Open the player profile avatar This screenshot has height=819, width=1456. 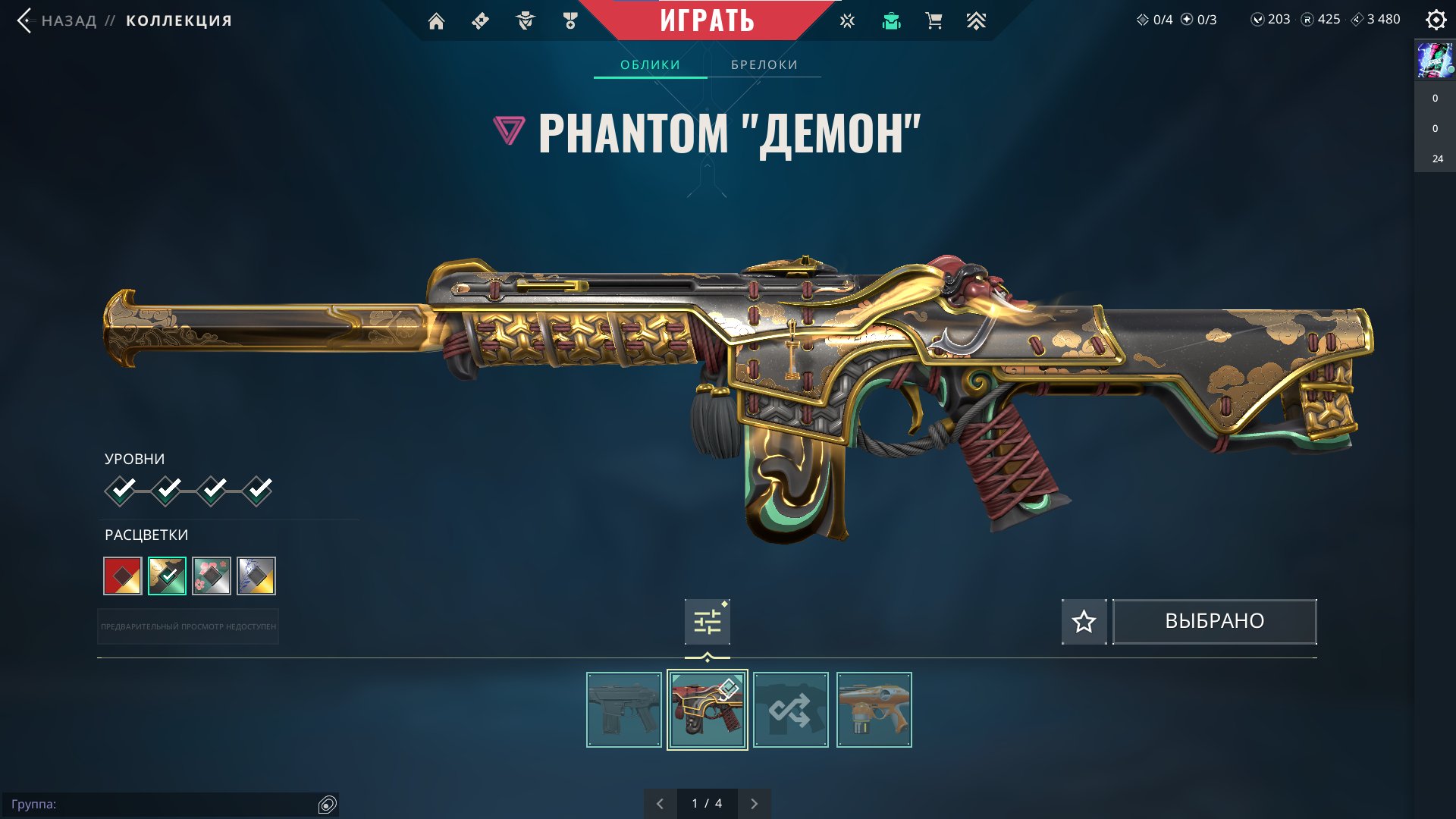point(1435,61)
